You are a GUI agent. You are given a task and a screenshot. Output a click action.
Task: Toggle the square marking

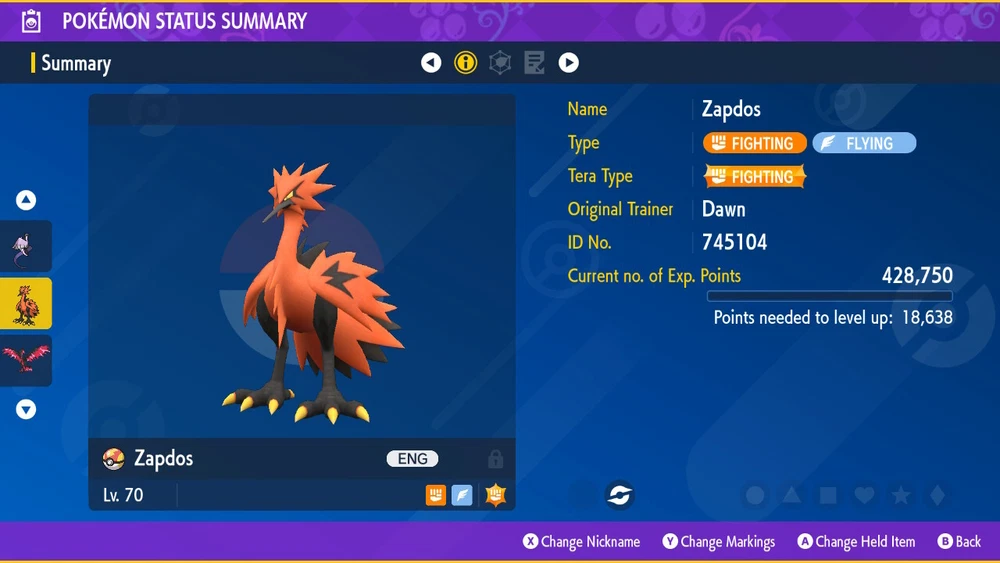[828, 496]
